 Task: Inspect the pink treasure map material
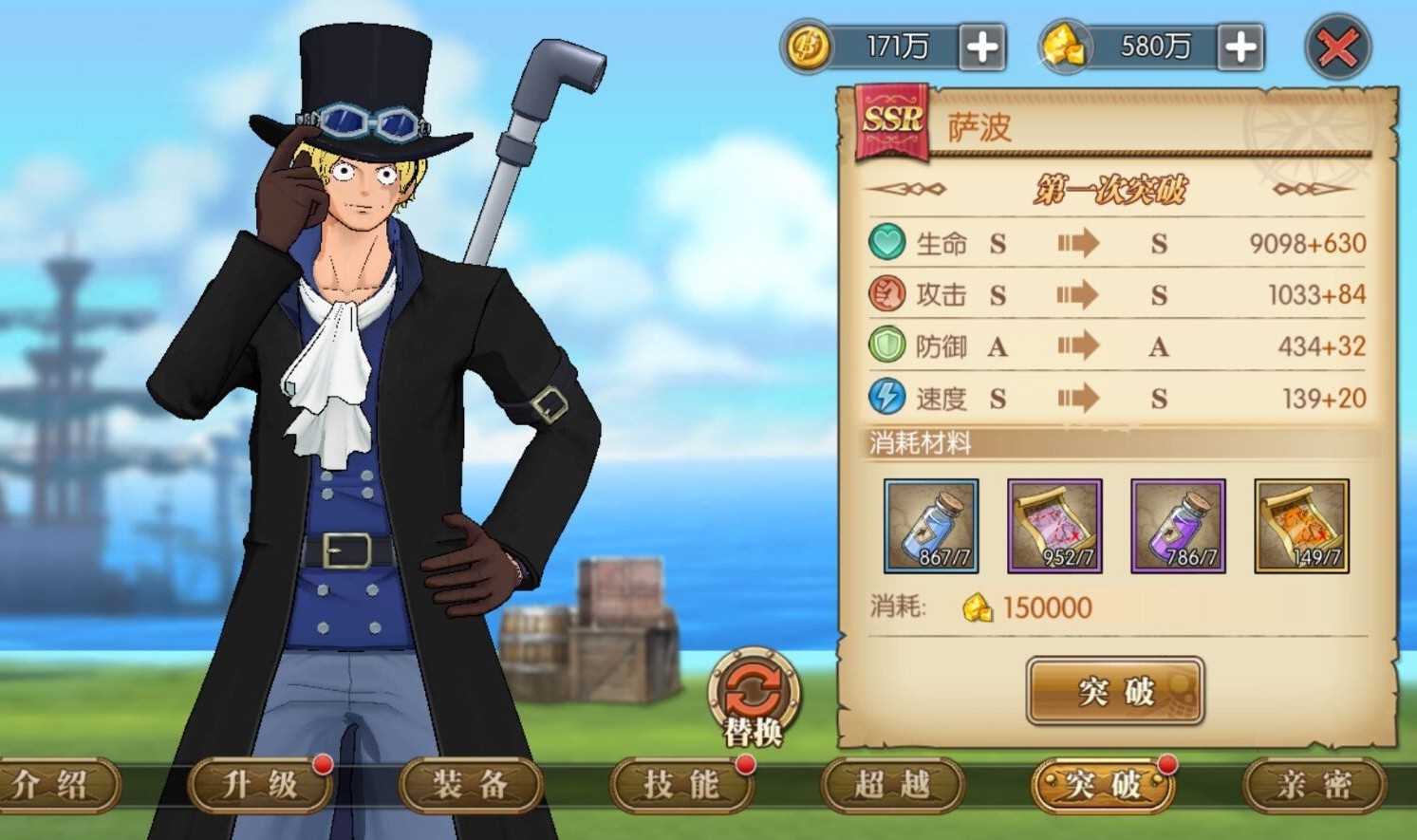click(x=1054, y=526)
